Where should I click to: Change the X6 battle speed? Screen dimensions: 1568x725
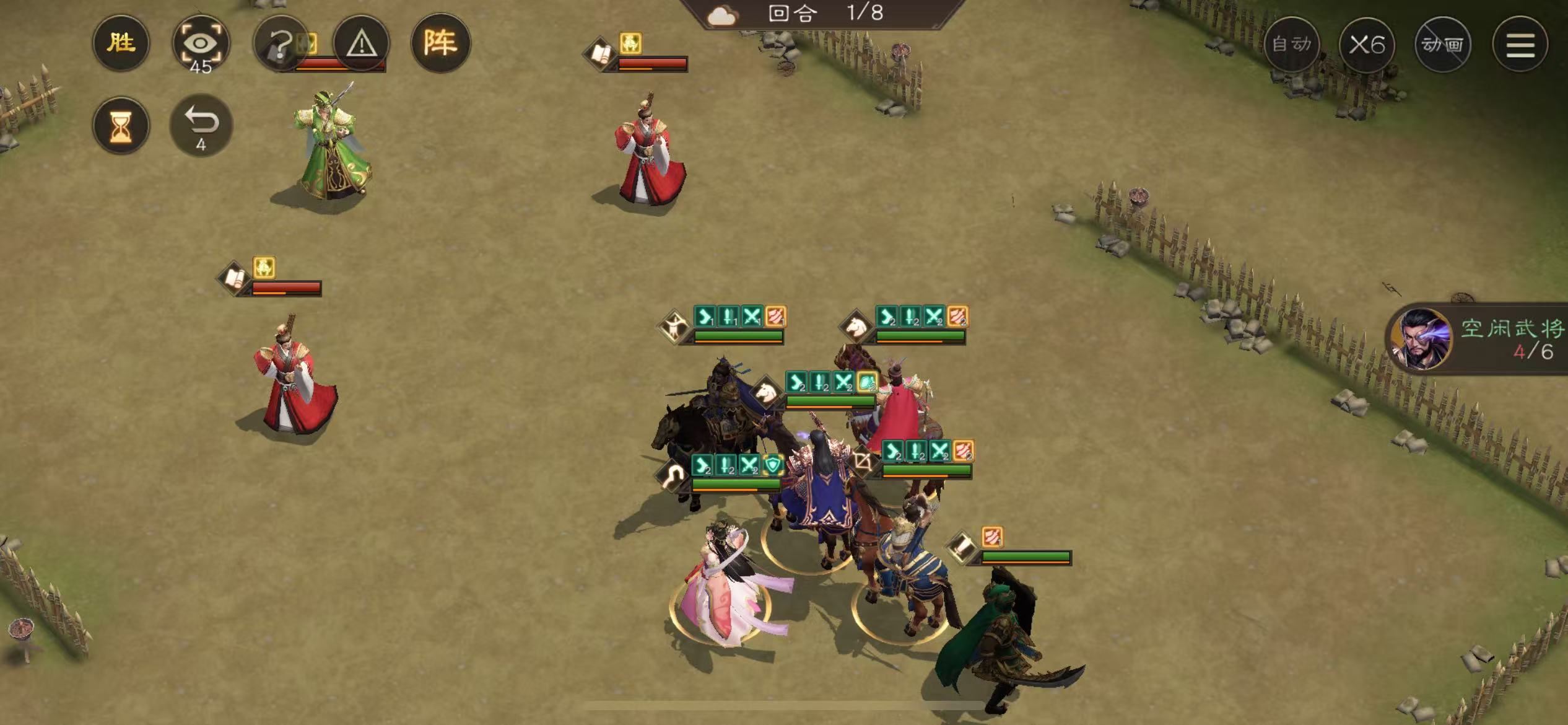(1367, 45)
